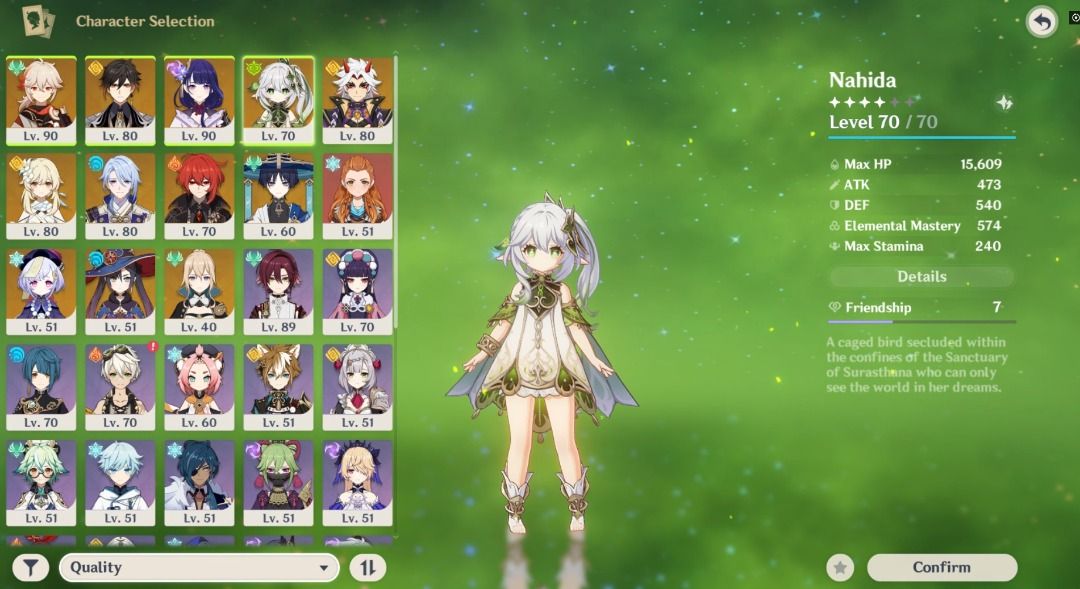The image size is (1080, 589).
Task: Choose the Lv. 89 Heizou portrait
Action: [278, 292]
